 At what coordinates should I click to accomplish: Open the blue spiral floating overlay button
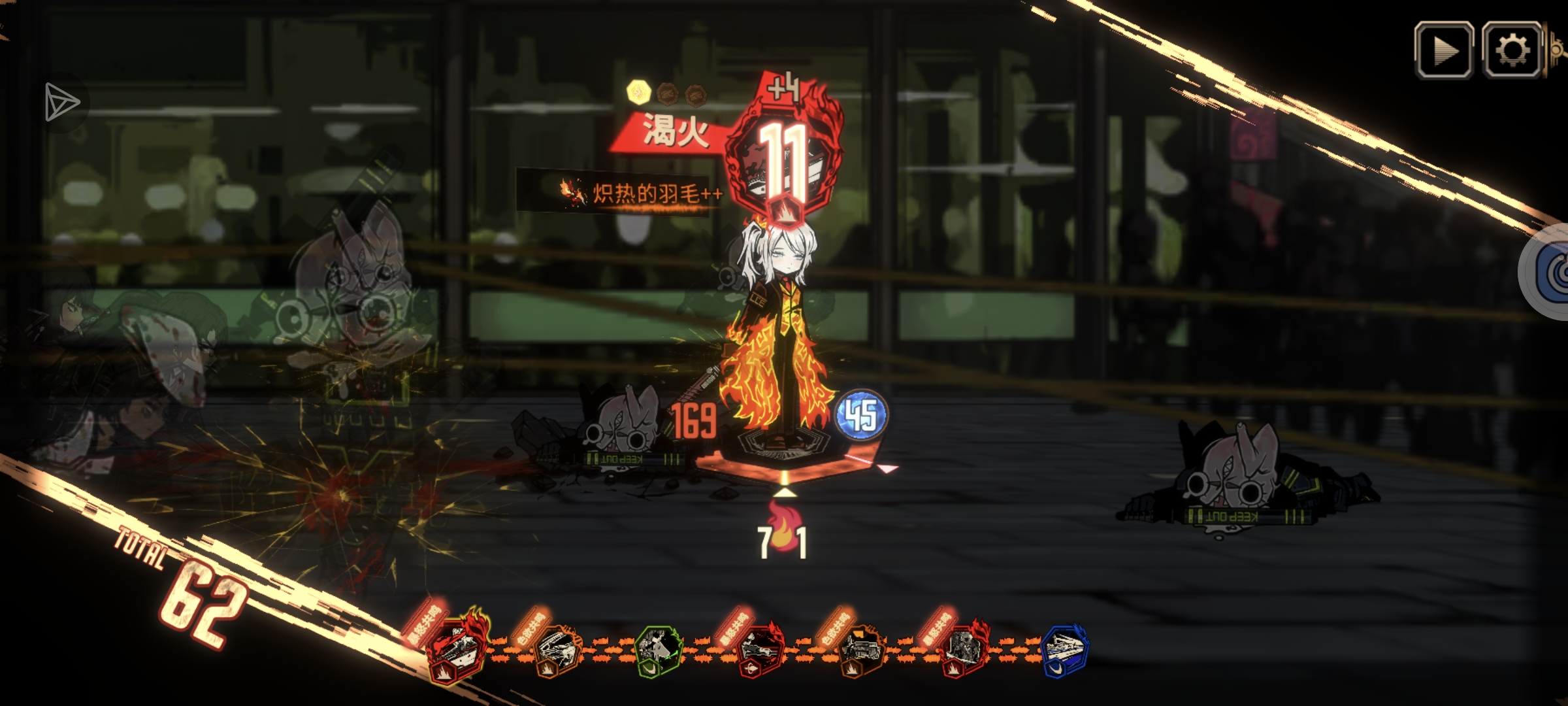(x=1552, y=273)
